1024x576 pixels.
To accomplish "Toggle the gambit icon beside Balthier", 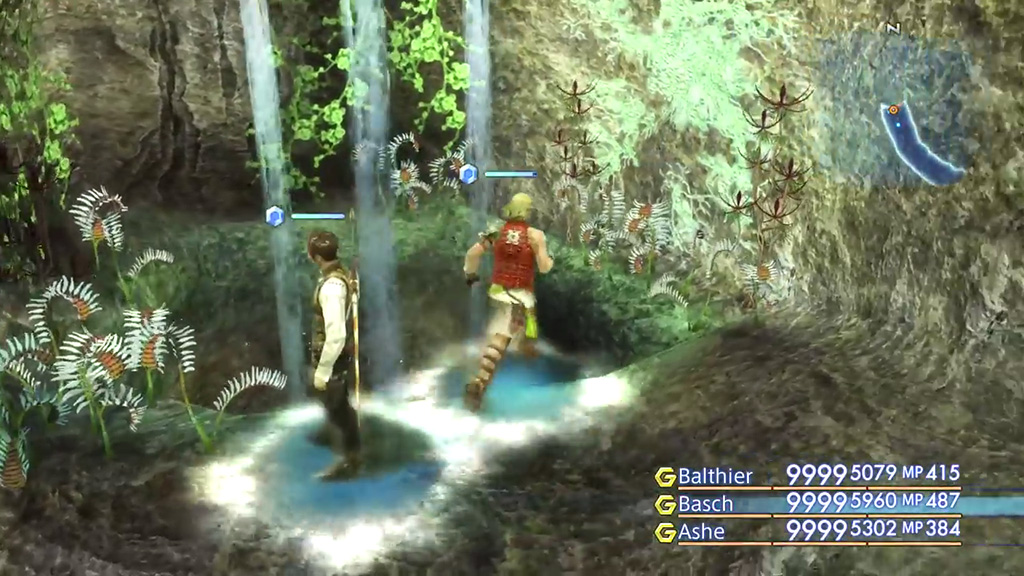I will (665, 476).
